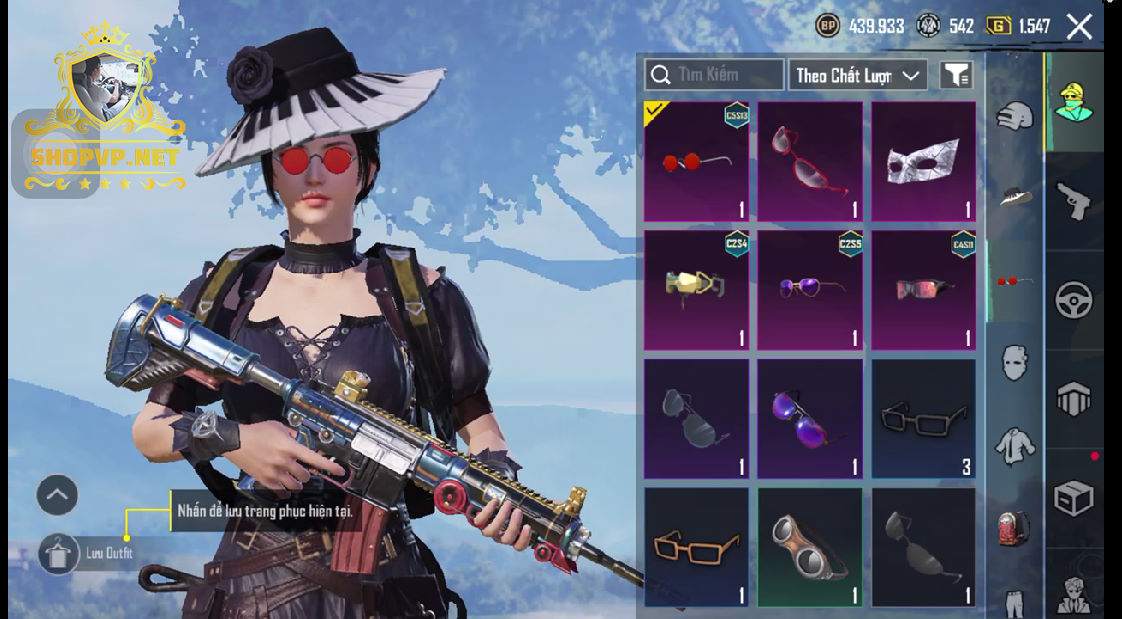1122x619 pixels.
Task: Save current look with Lưu Outfit
Action: 59,553
